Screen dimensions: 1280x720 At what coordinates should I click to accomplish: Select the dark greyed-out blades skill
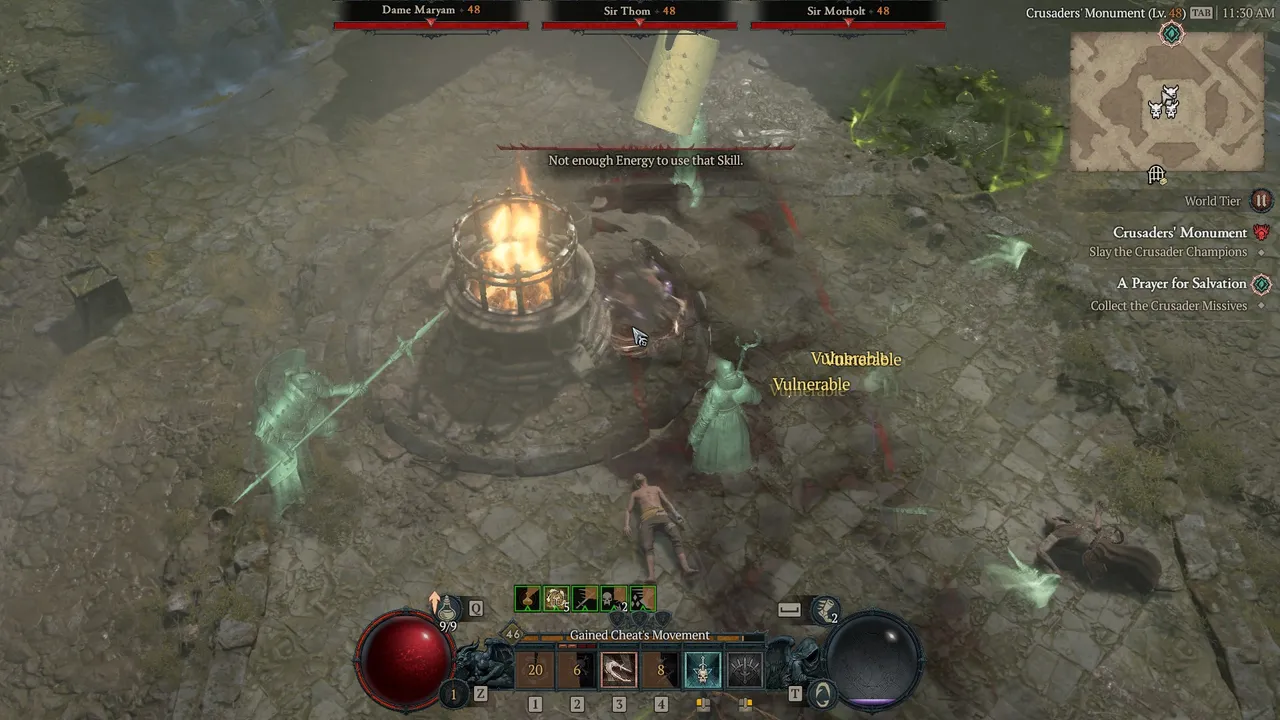[x=744, y=670]
